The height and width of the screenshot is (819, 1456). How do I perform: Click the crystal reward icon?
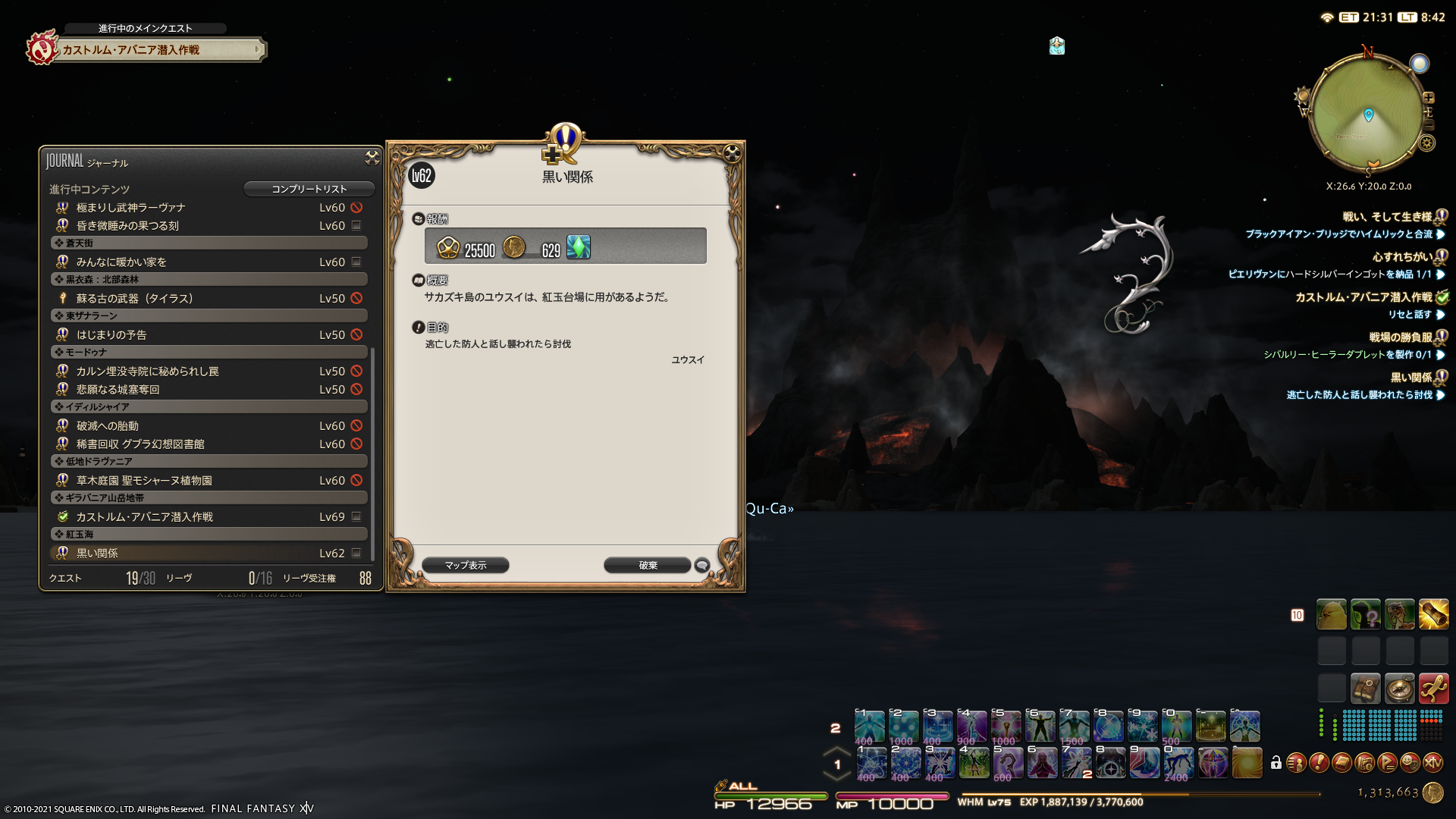point(579,247)
